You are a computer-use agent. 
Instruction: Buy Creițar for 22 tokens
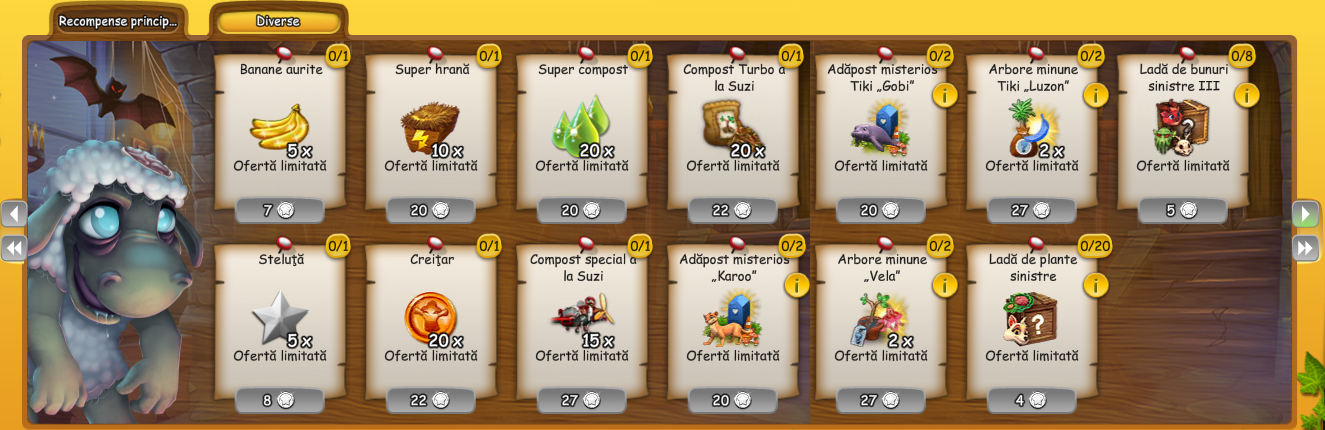(431, 400)
